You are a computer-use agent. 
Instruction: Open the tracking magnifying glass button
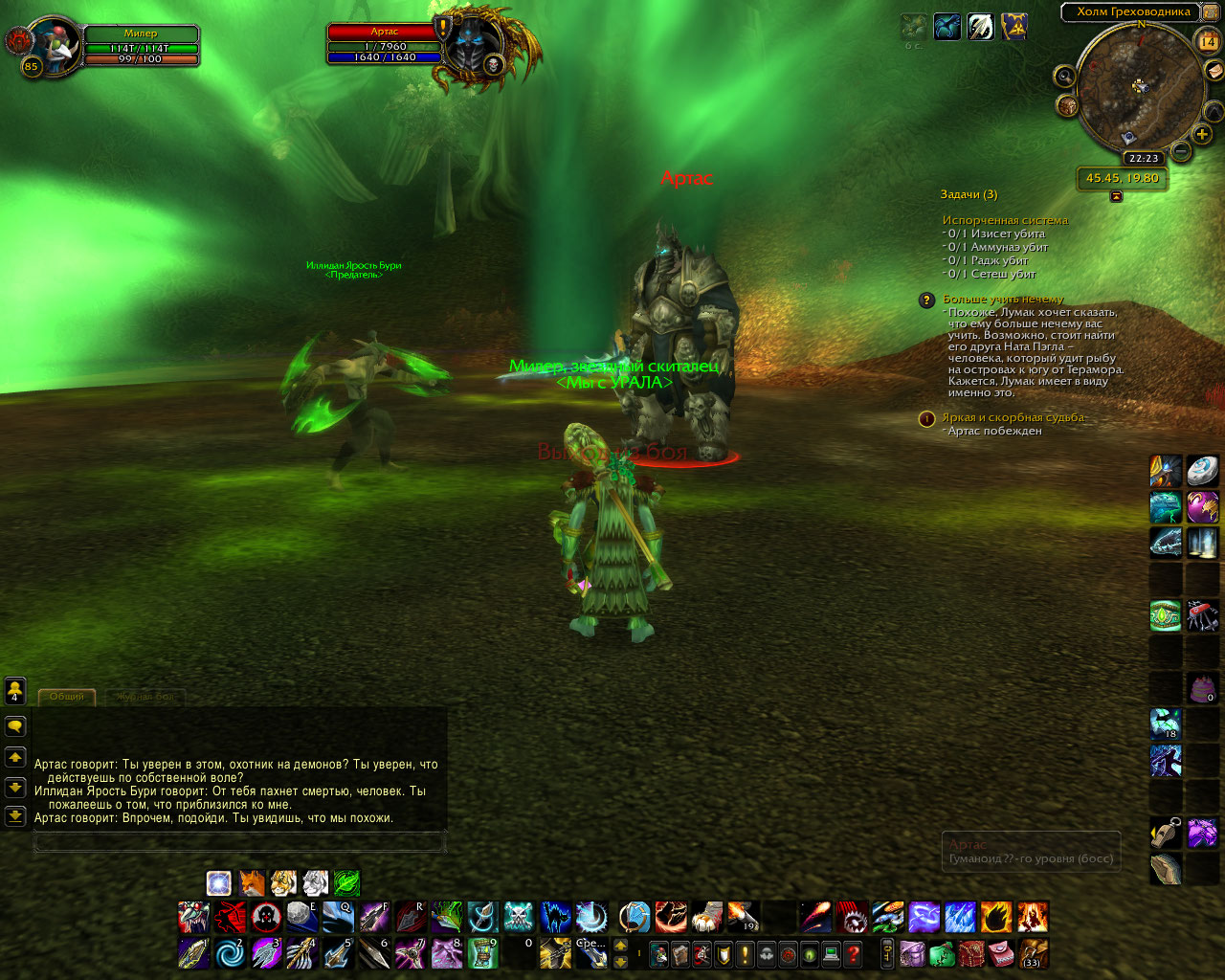pyautogui.click(x=1064, y=76)
